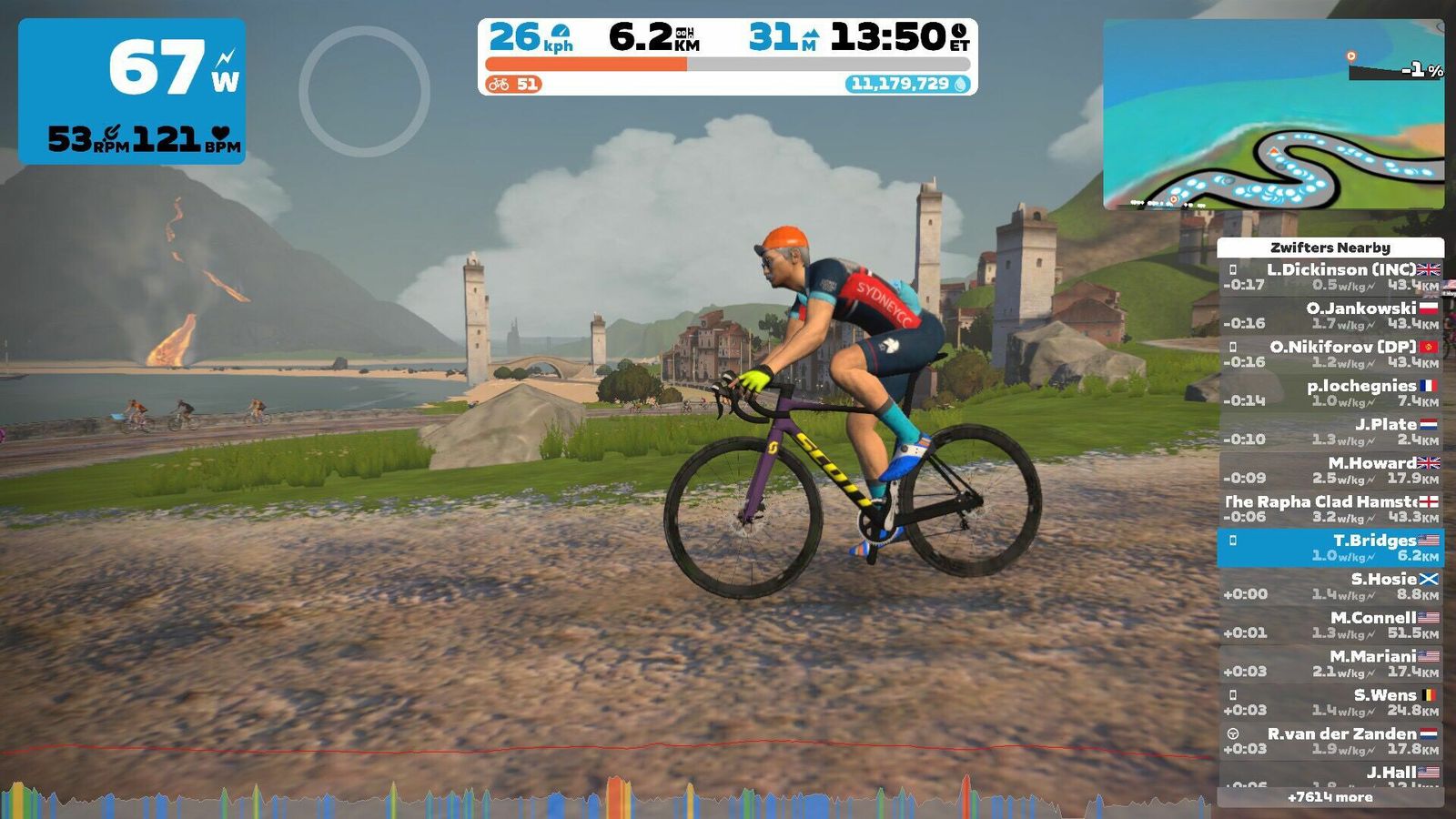This screenshot has height=819, width=1456.
Task: Select the highlighted T.Bridges row
Action: 1330,547
